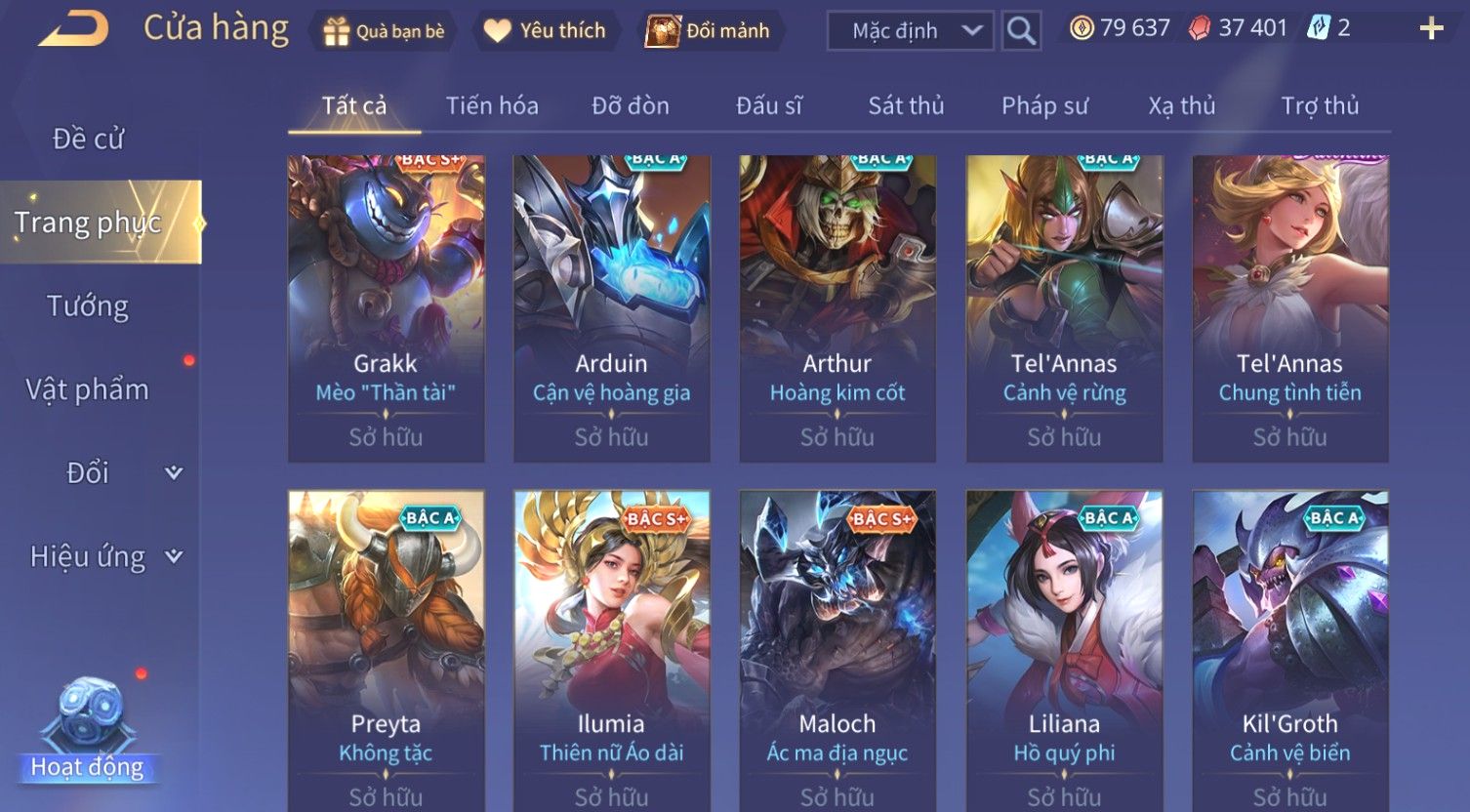The height and width of the screenshot is (812, 1470).
Task: Go to the Tướng shop section
Action: click(x=88, y=306)
